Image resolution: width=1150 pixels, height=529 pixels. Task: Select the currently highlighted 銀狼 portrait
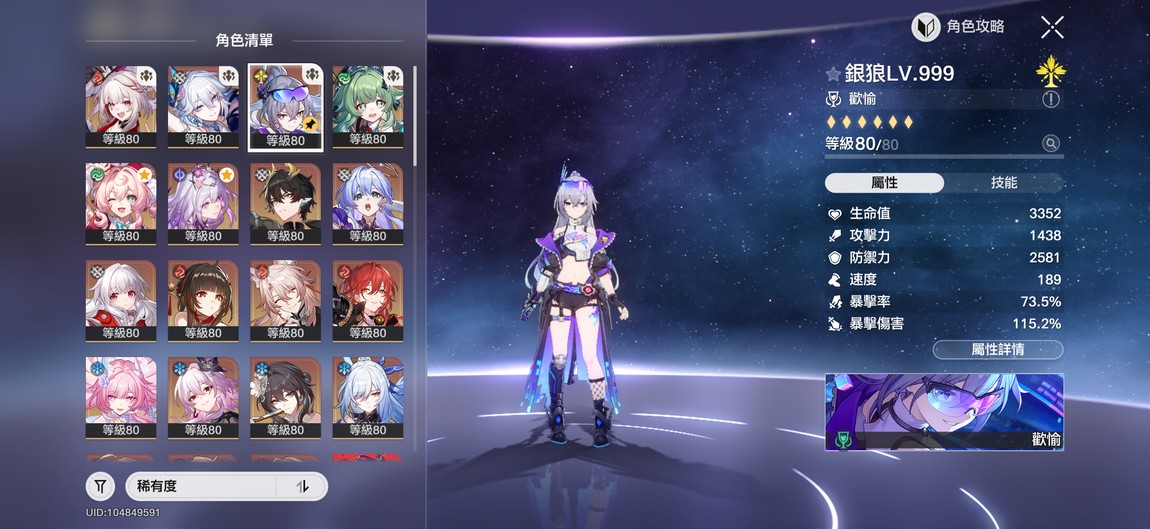[285, 107]
